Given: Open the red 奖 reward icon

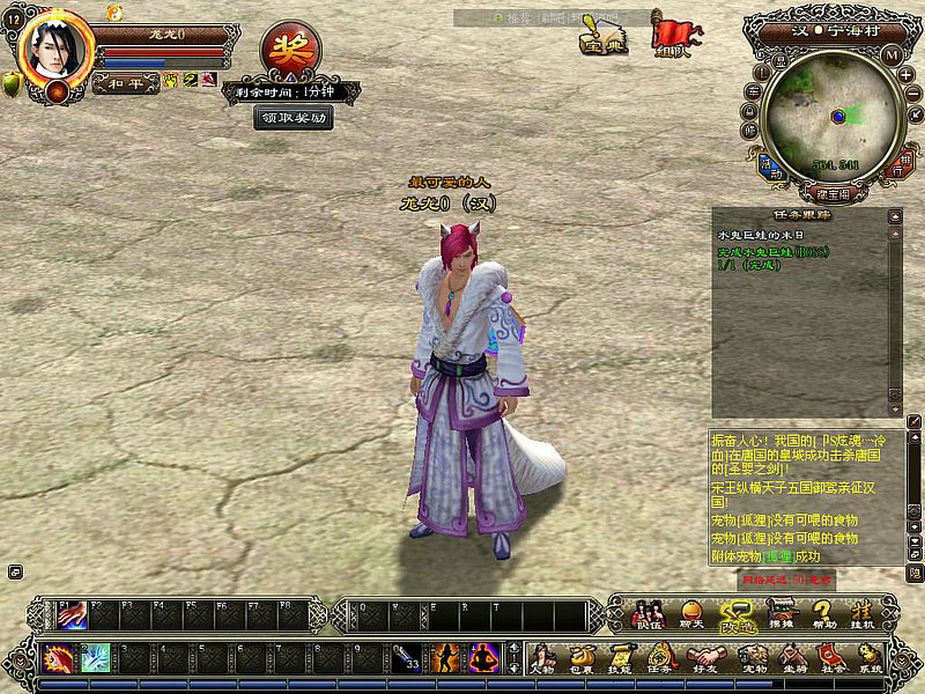Looking at the screenshot, I should (291, 49).
